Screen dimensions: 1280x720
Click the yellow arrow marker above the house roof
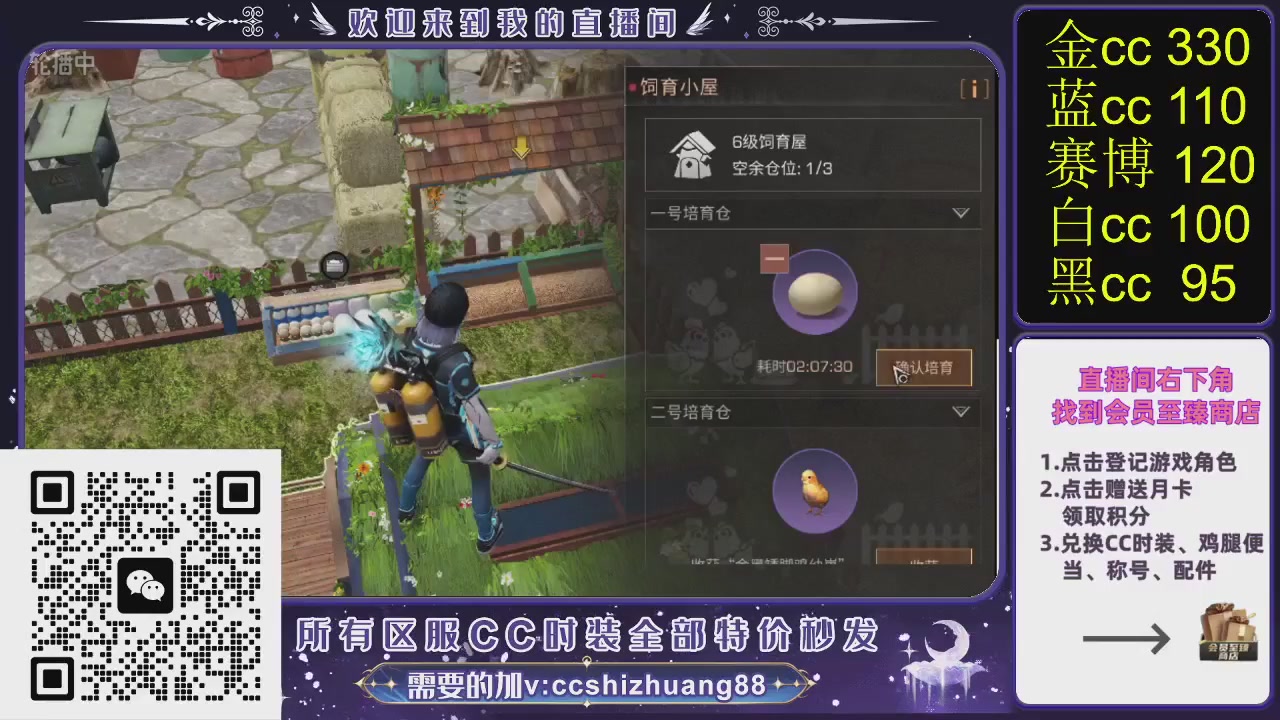coord(520,149)
